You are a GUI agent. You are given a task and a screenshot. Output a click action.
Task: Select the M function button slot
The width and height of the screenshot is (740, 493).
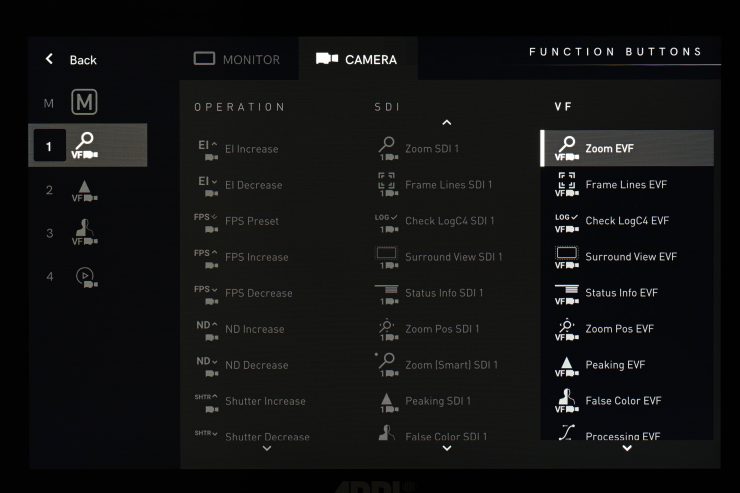point(84,103)
